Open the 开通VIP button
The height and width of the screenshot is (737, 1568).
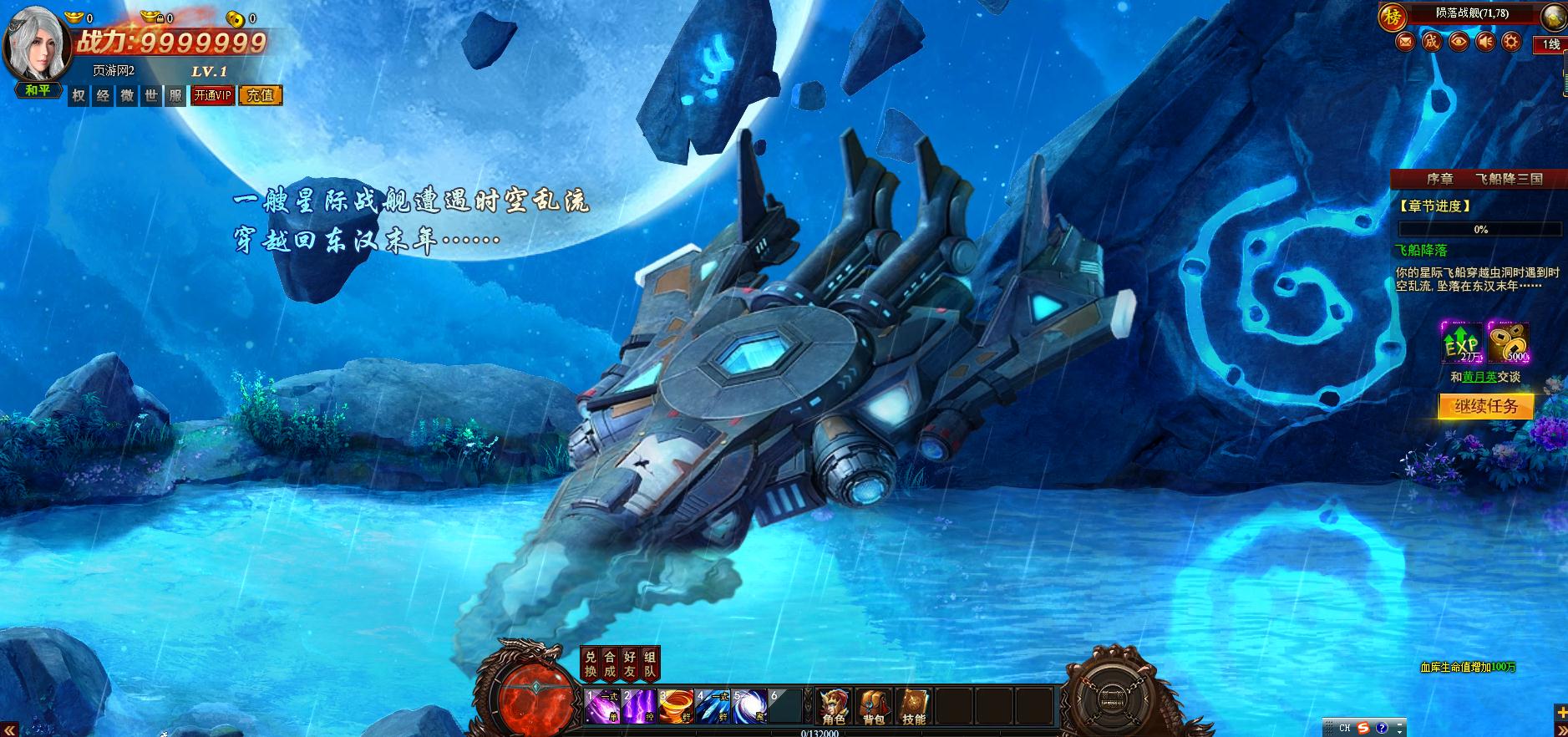(x=212, y=95)
